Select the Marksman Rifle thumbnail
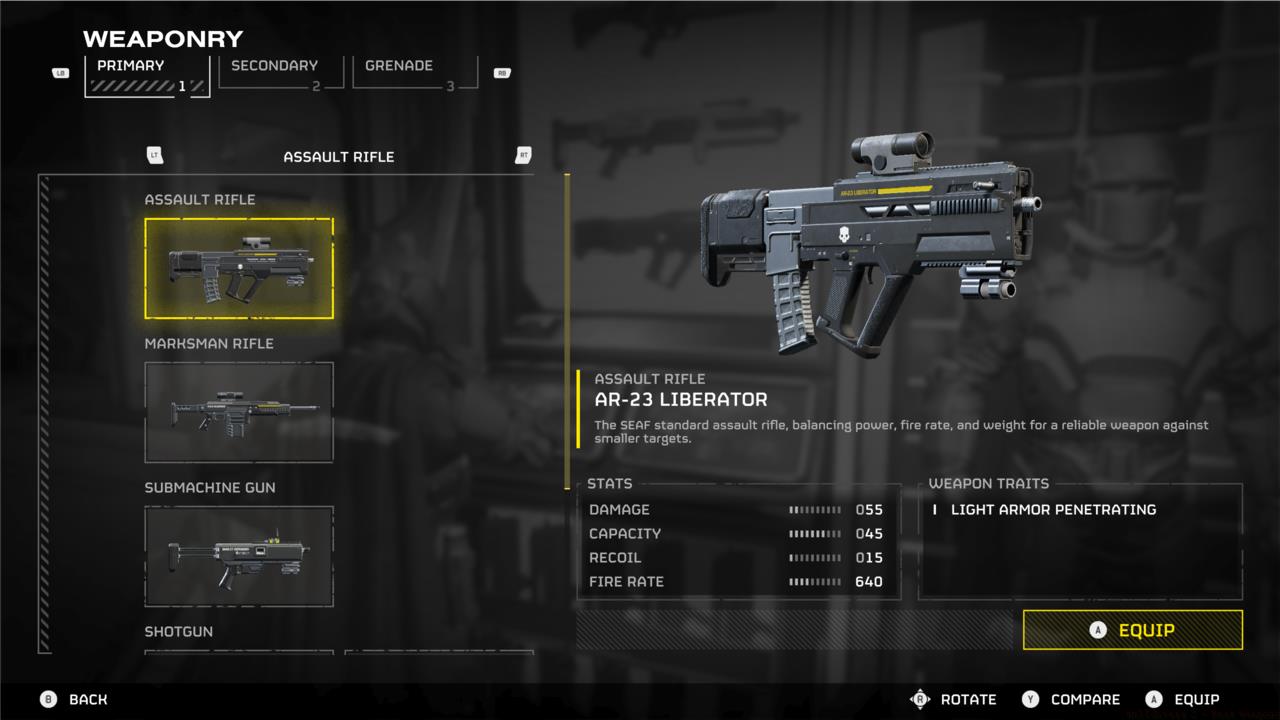 239,411
